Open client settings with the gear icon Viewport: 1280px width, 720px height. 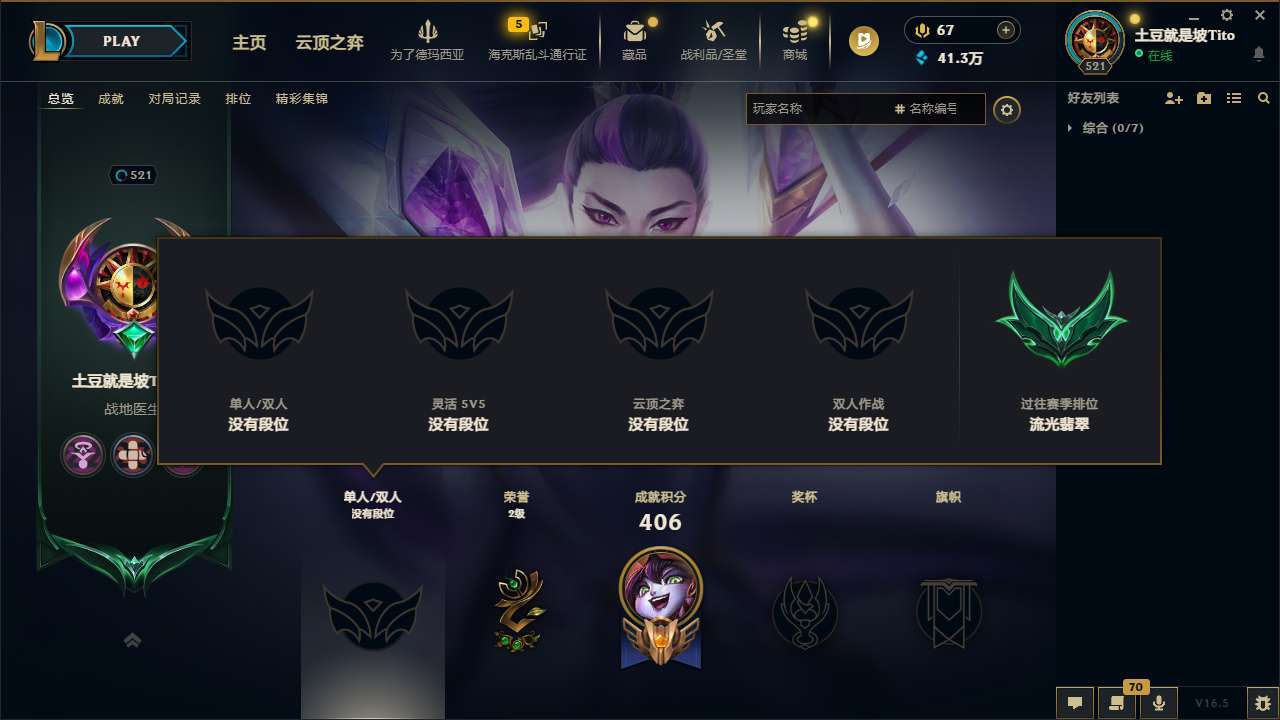pyautogui.click(x=1225, y=16)
